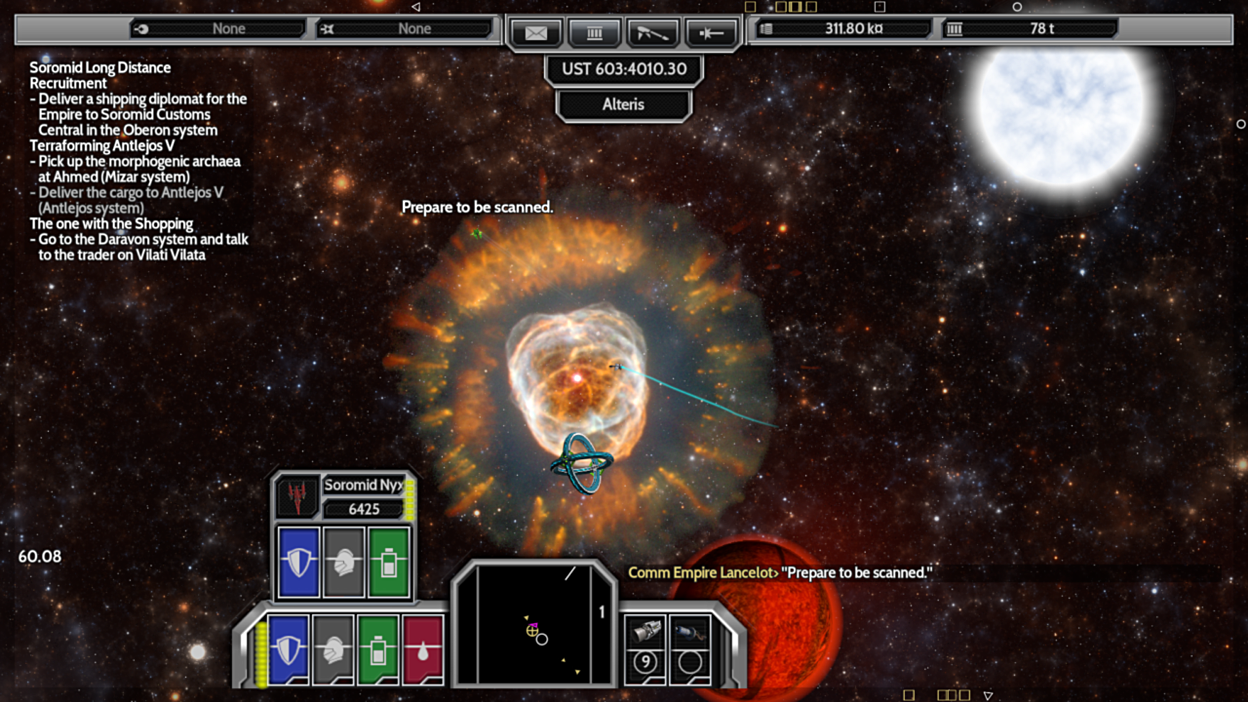Screen dimensions: 1248x702
Task: Open the cargo hold button beside the envelope
Action: click(x=594, y=33)
